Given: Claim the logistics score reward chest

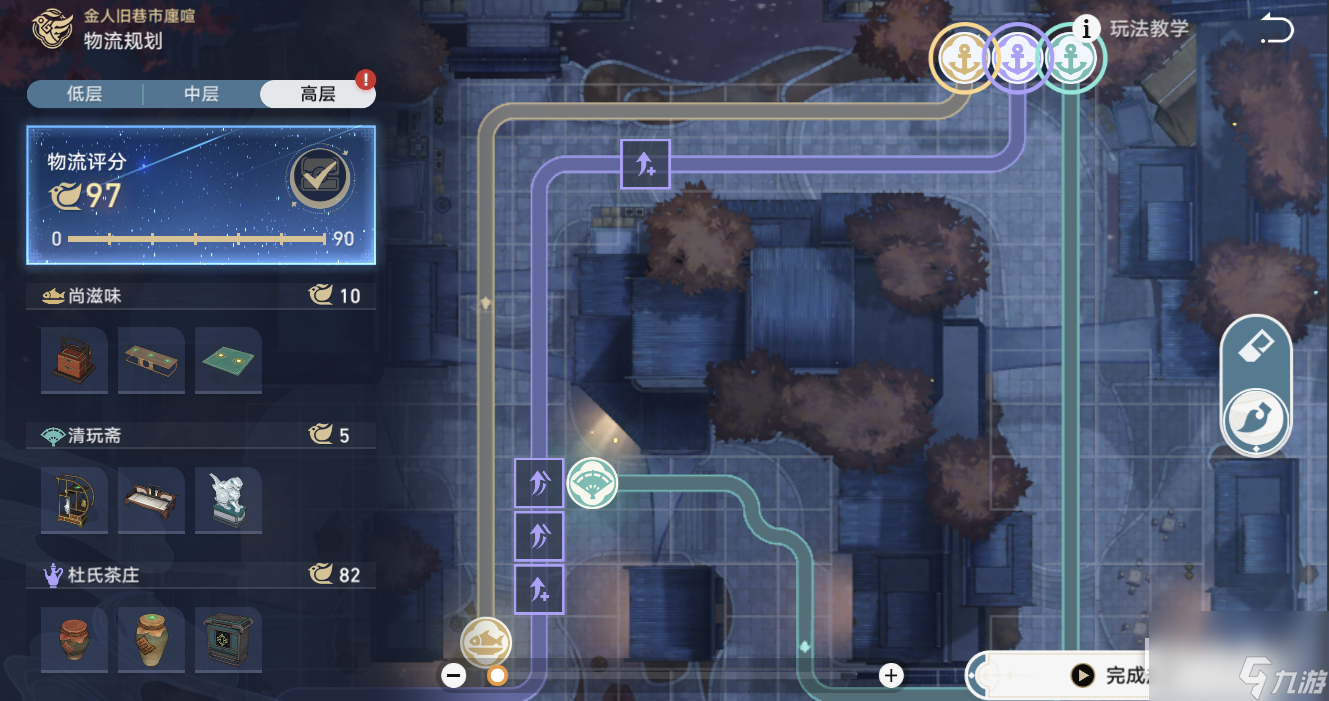Looking at the screenshot, I should [x=320, y=179].
